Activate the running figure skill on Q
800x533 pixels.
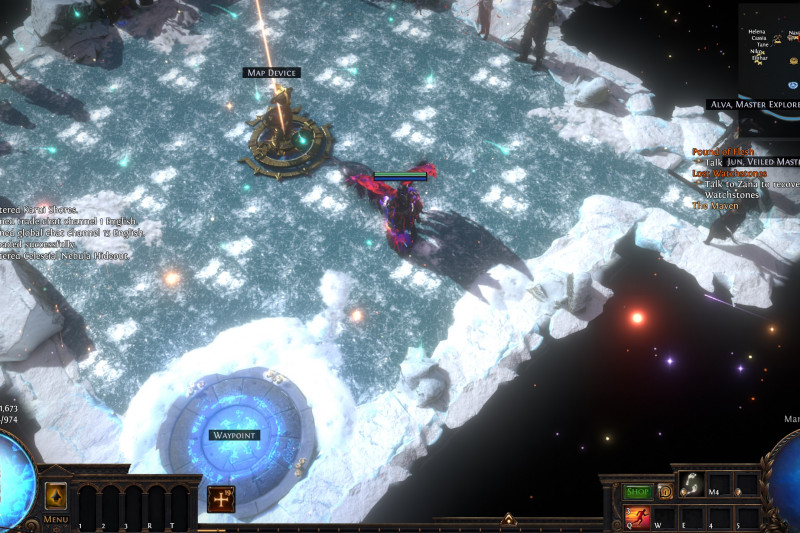[637, 516]
